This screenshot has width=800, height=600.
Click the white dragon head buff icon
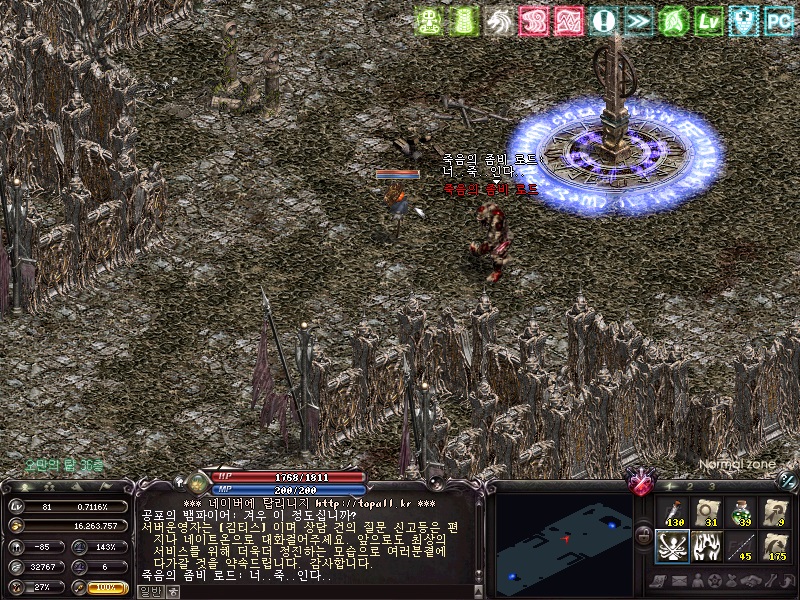(499, 20)
